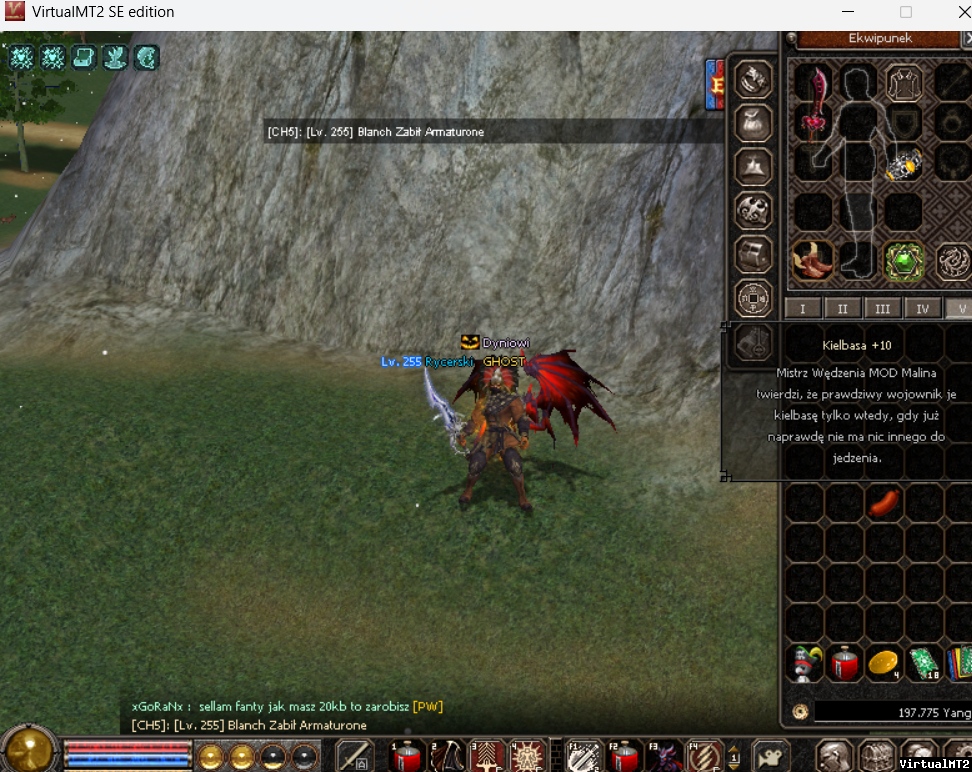Open the dragon emblem slot
Viewport: 972px width, 772px height.
point(953,261)
